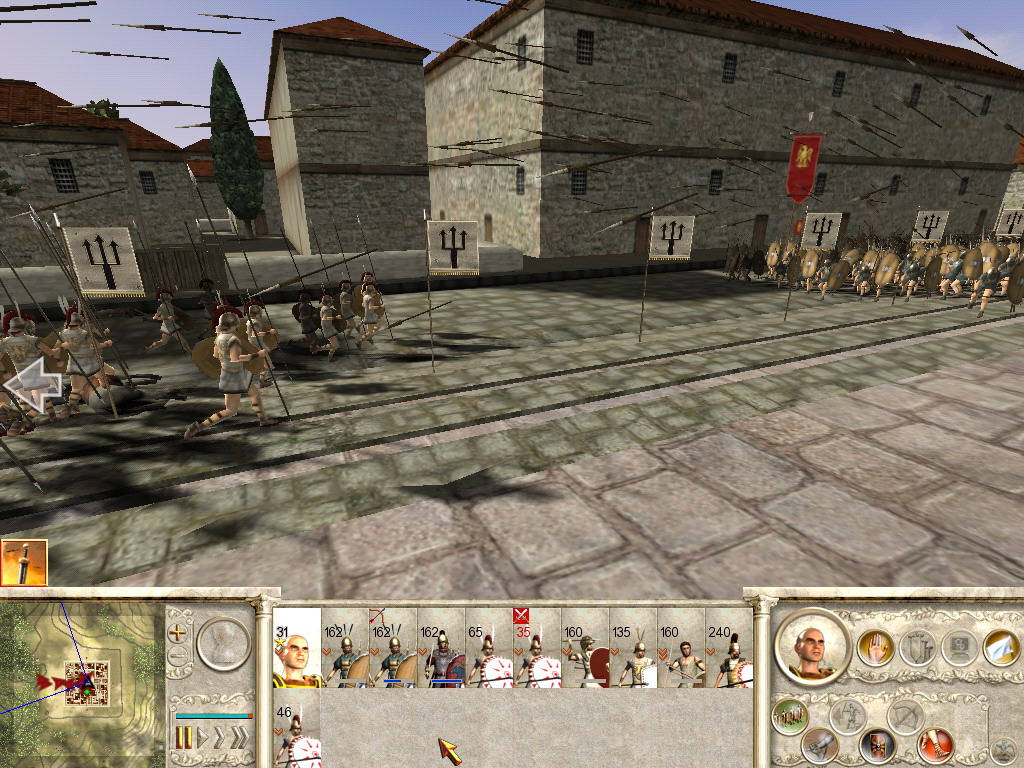This screenshot has width=1024, height=768.
Task: Toggle run mode with the sandaled foot icon
Action: 936,744
